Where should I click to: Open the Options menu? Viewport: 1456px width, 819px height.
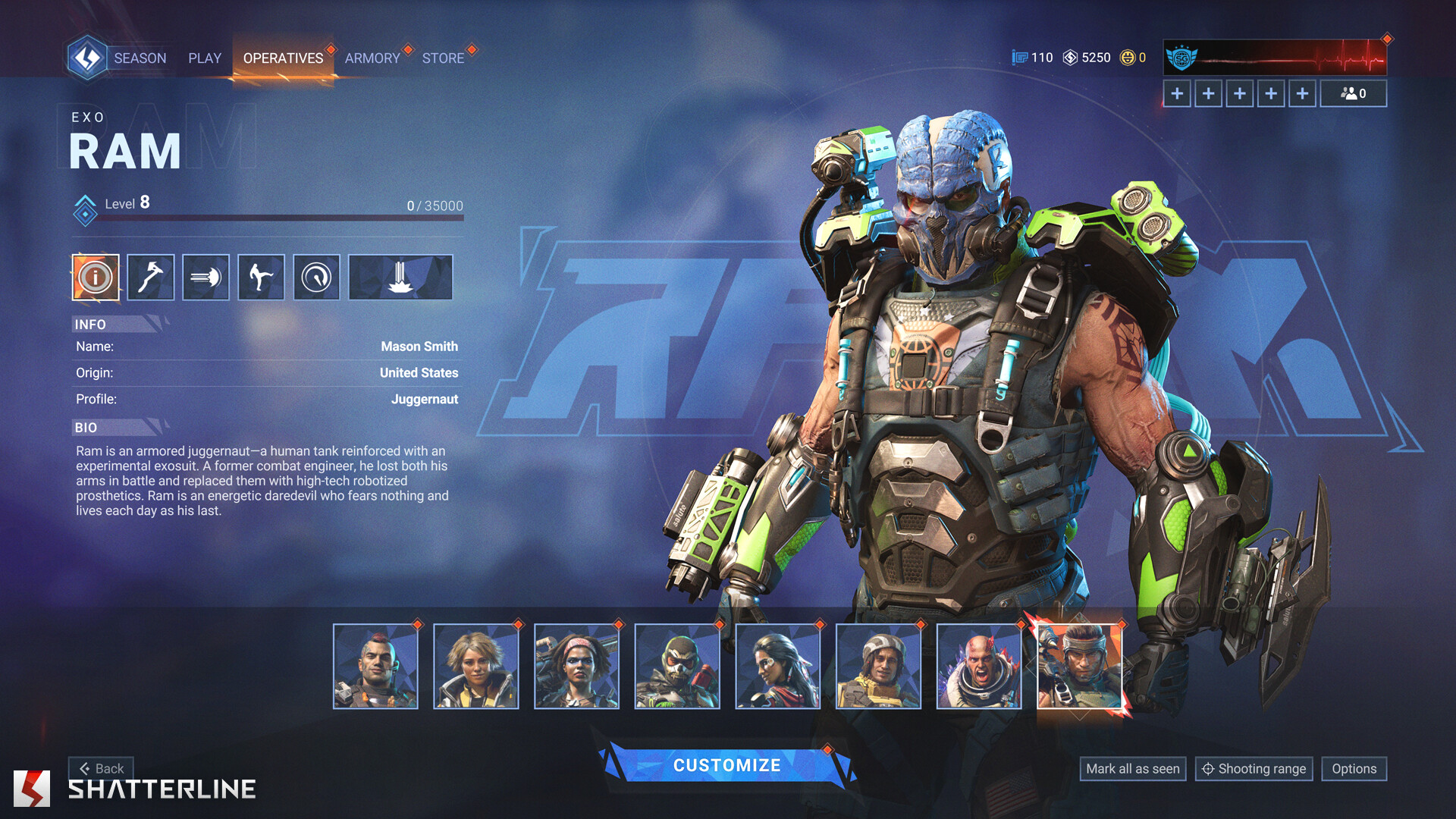click(1354, 769)
